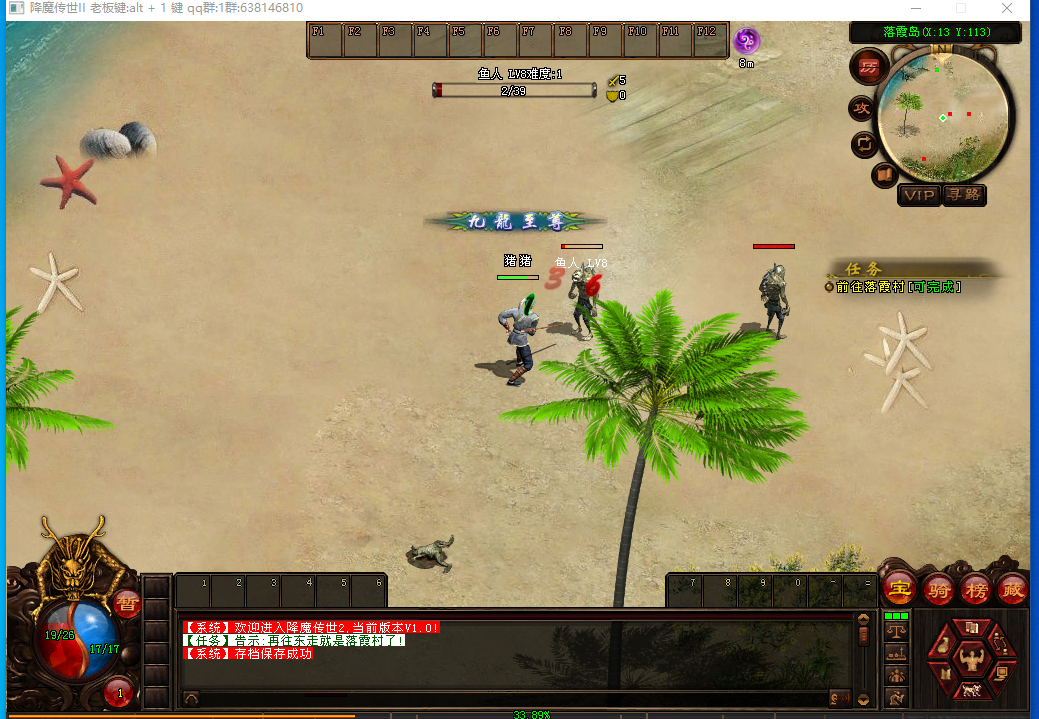Viewport: 1039px width, 719px height.
Task: Click the 寻路 pathfinding button
Action: [964, 195]
